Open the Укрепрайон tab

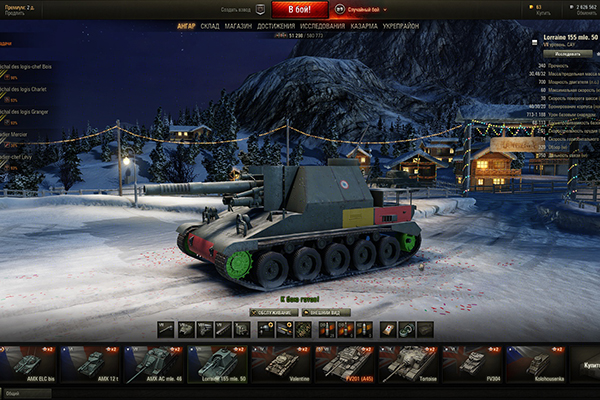click(x=403, y=26)
